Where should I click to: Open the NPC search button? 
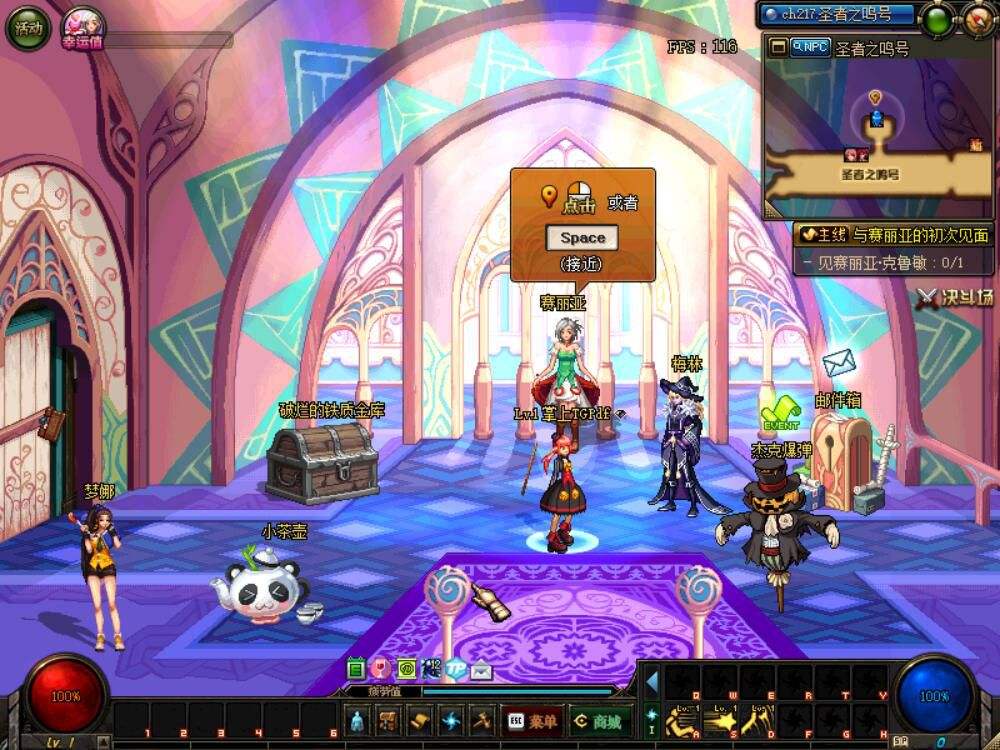tap(809, 47)
